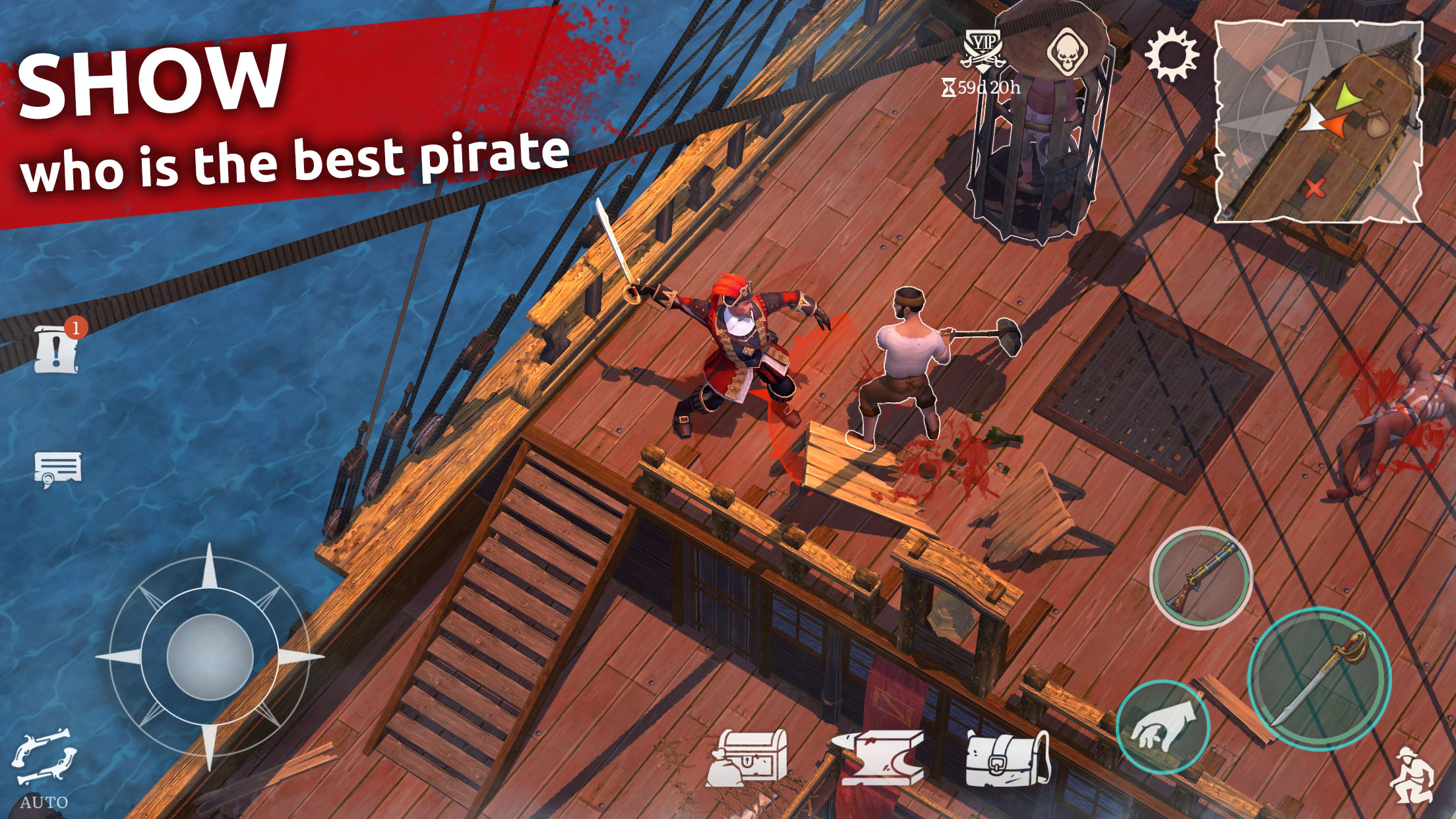Tap the hourglass icon beside the VIP timer
Screen dimensions: 1456x819
(x=950, y=86)
